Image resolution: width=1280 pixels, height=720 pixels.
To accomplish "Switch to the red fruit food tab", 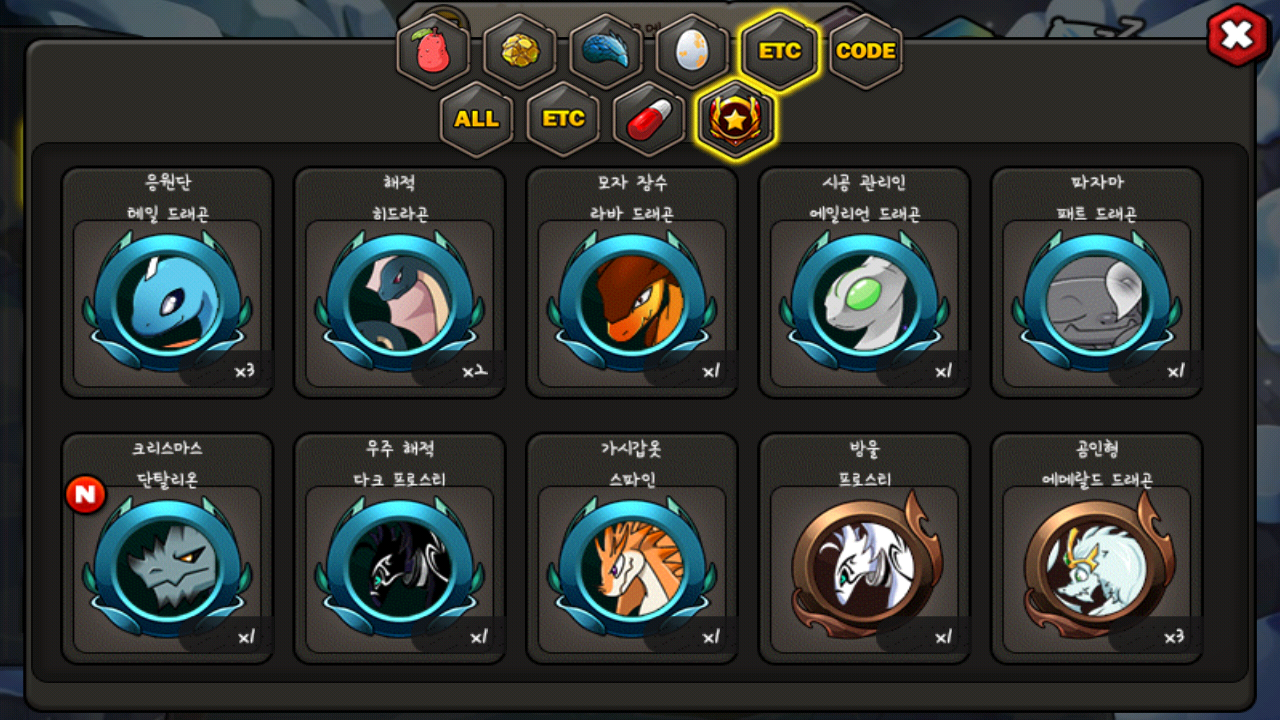I will 434,52.
